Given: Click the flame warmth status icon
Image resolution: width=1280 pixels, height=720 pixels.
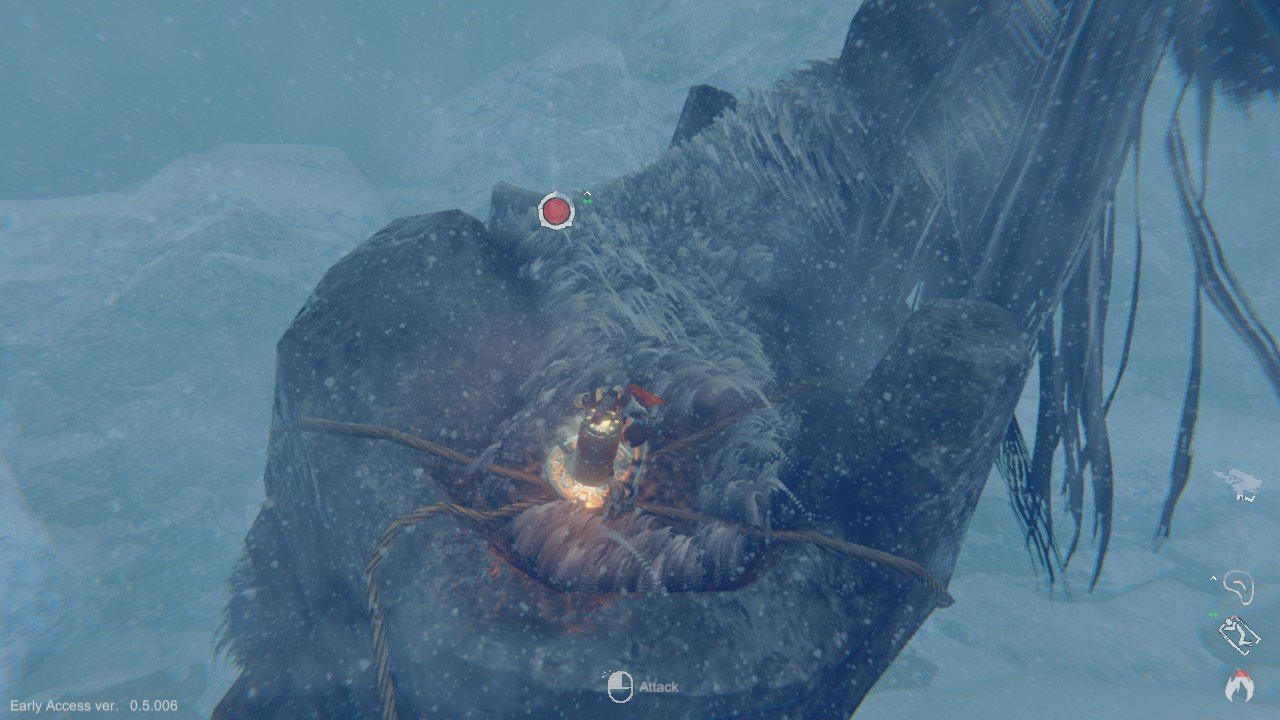Looking at the screenshot, I should 1239,686.
